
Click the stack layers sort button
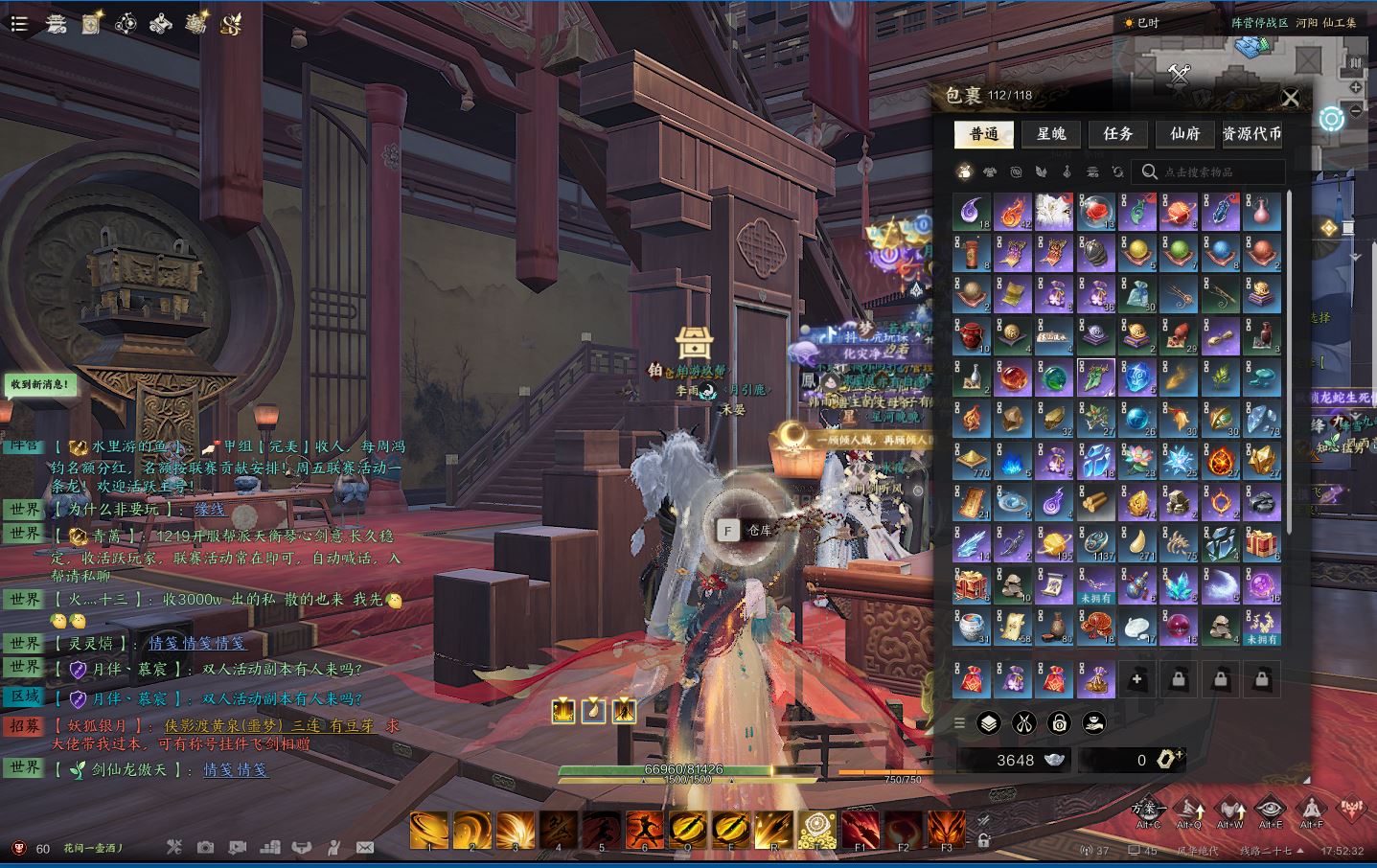(988, 723)
